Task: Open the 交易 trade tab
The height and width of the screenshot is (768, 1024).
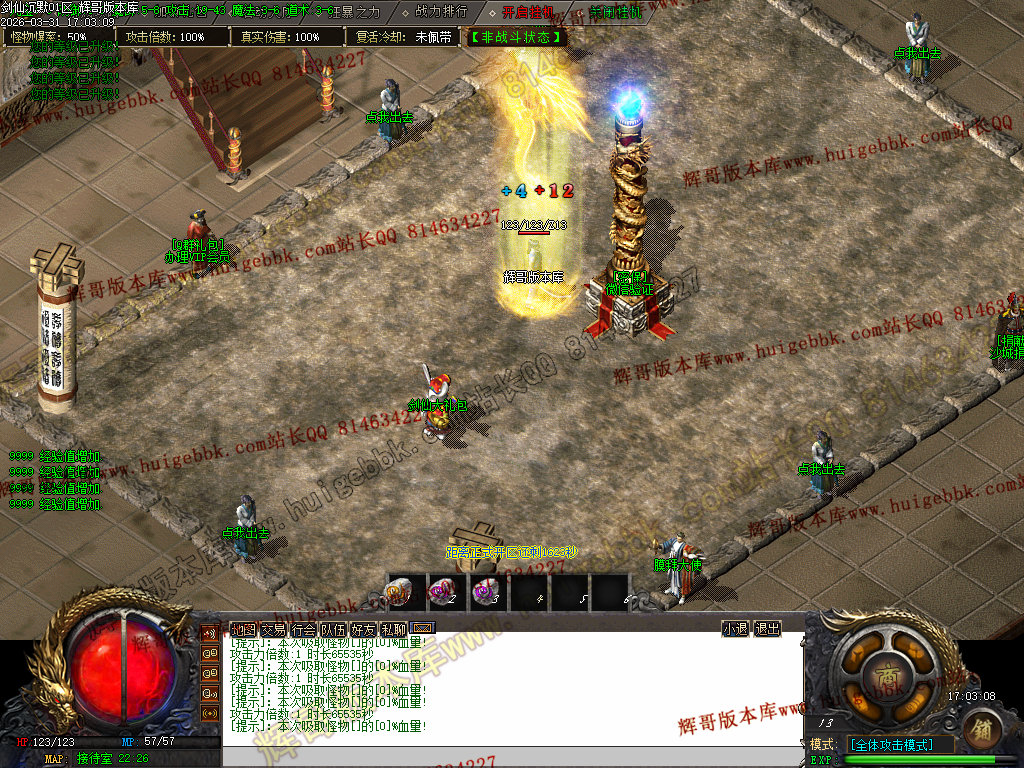Action: pyautogui.click(x=273, y=629)
